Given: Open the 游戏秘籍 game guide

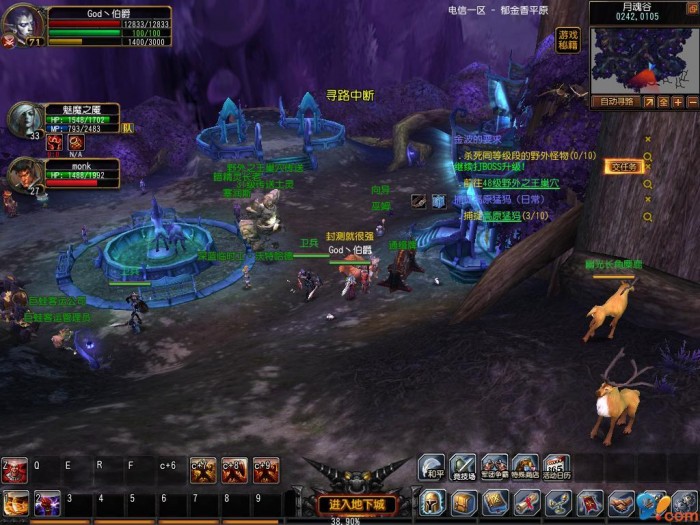Looking at the screenshot, I should [x=568, y=40].
